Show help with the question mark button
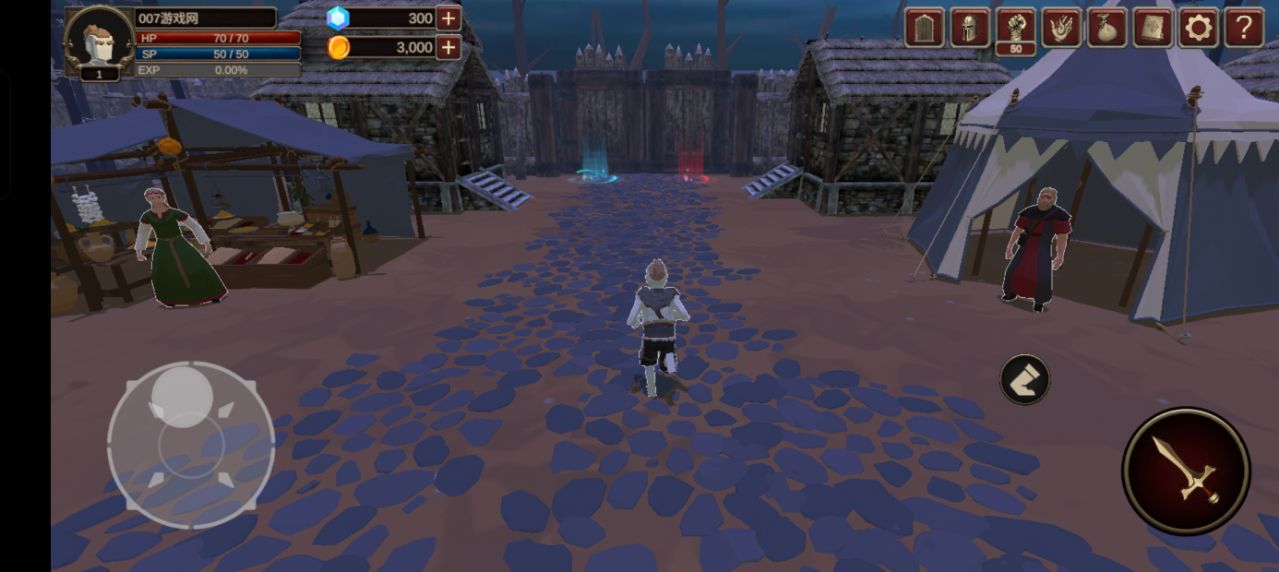 point(1244,27)
